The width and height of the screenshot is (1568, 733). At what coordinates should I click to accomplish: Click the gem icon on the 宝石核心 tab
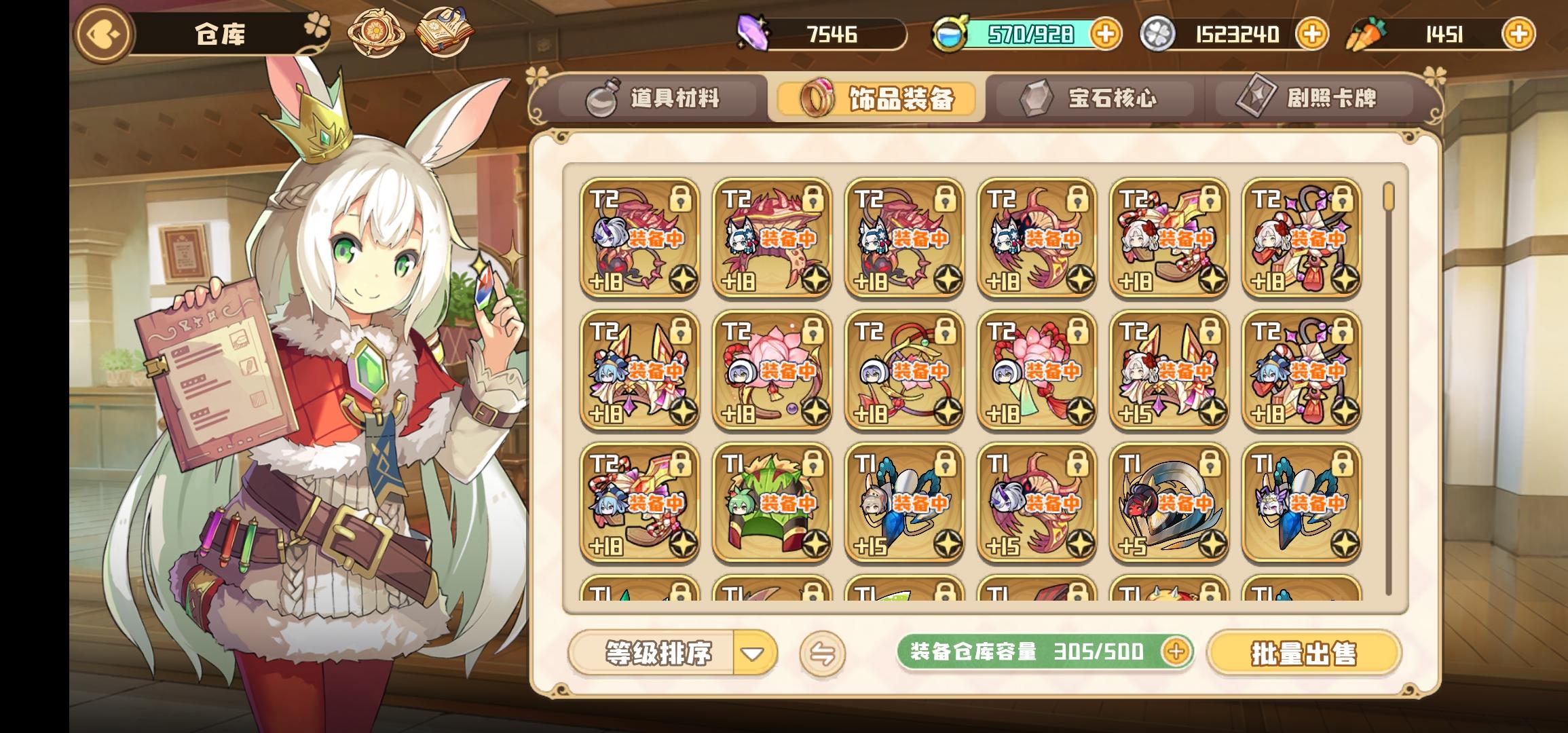coord(1038,98)
